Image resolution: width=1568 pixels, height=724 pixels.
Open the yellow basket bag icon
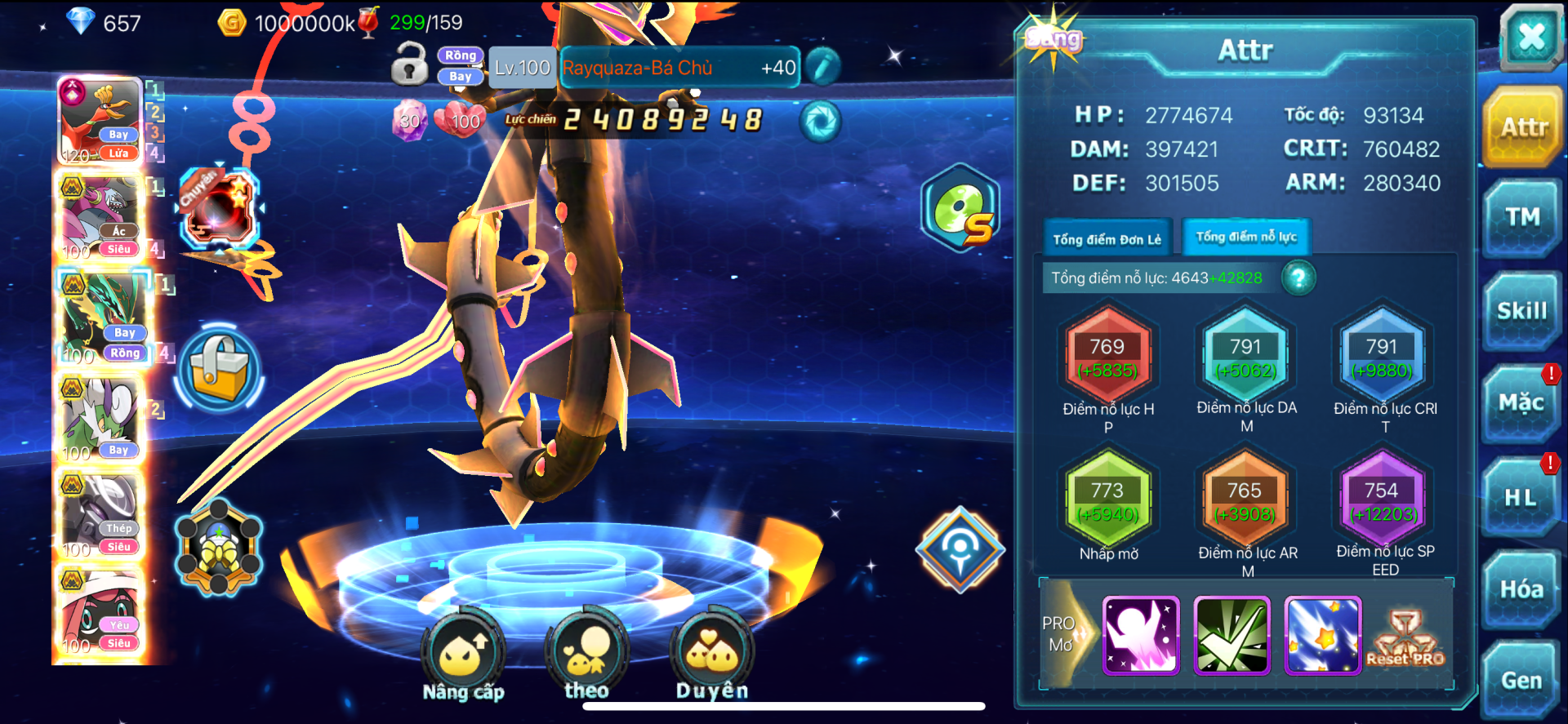point(219,370)
